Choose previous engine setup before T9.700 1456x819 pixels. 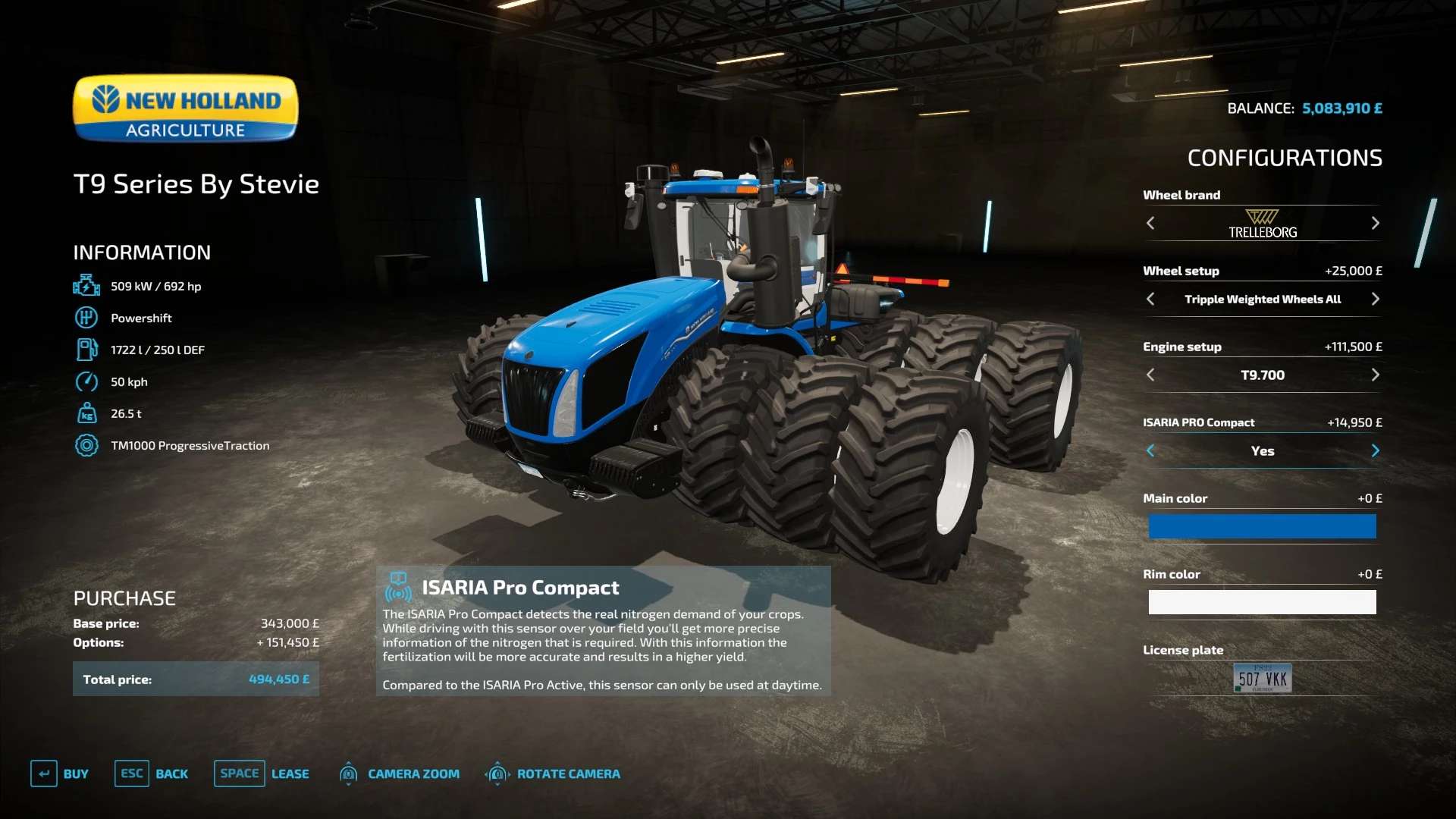tap(1150, 375)
